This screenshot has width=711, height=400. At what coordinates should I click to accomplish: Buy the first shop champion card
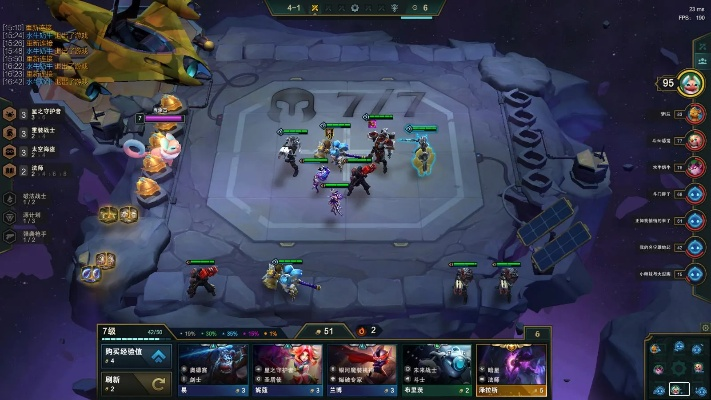point(212,369)
